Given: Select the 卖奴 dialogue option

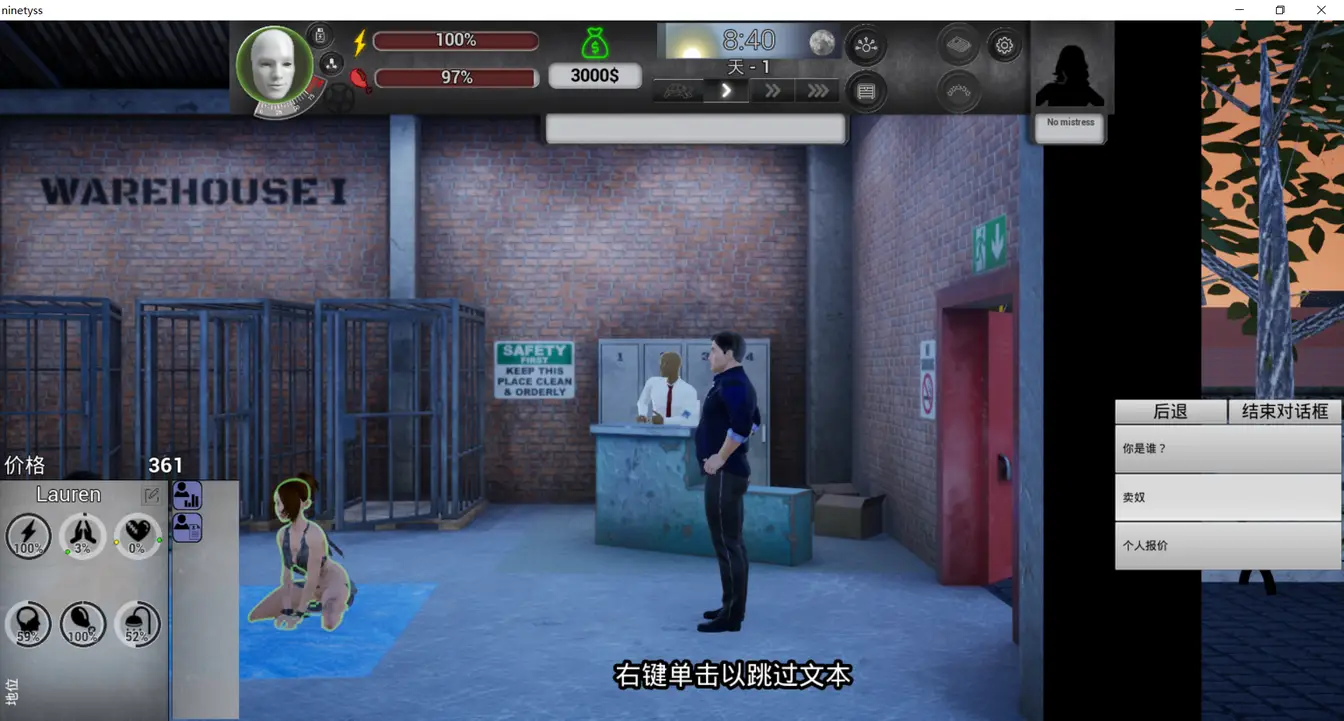Looking at the screenshot, I should (x=1227, y=497).
